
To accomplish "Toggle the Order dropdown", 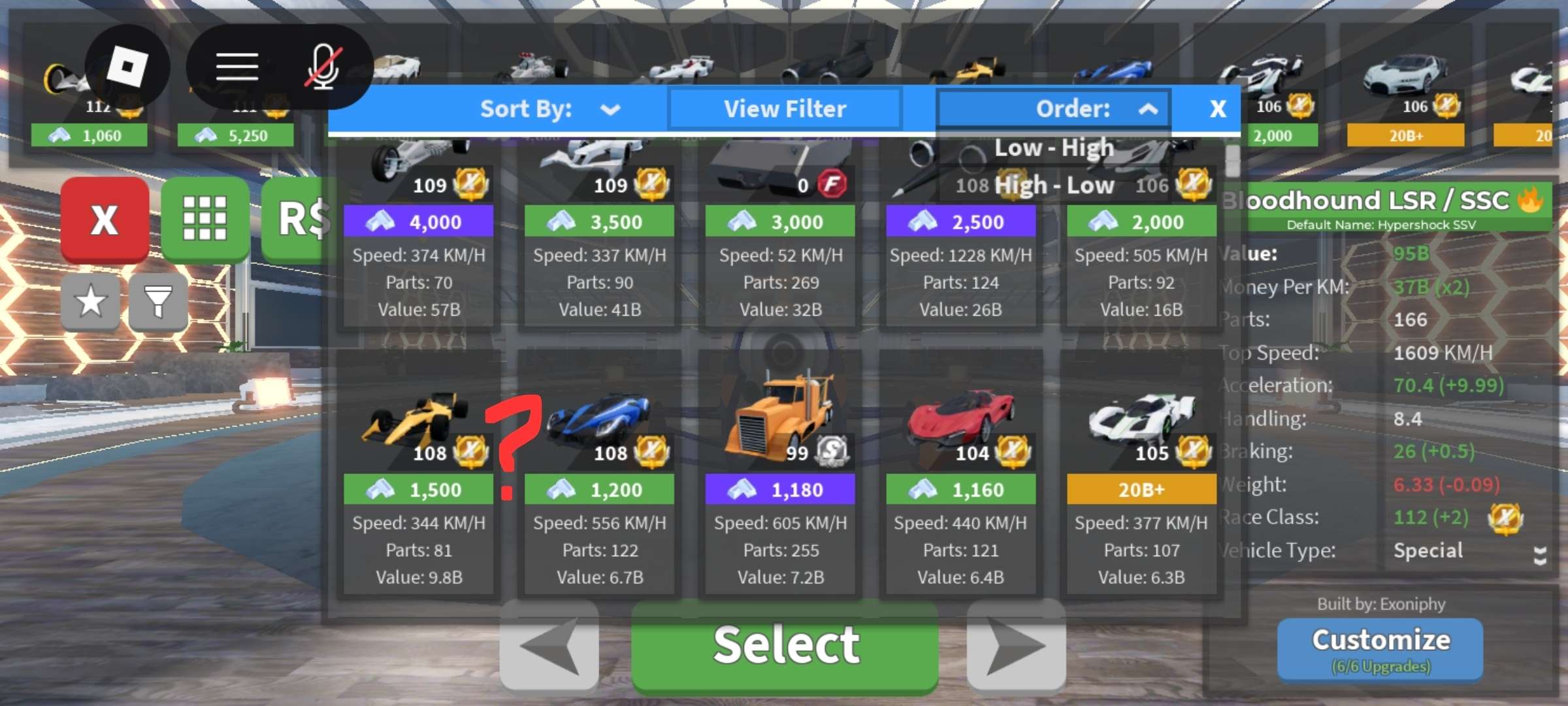I will (1054, 109).
